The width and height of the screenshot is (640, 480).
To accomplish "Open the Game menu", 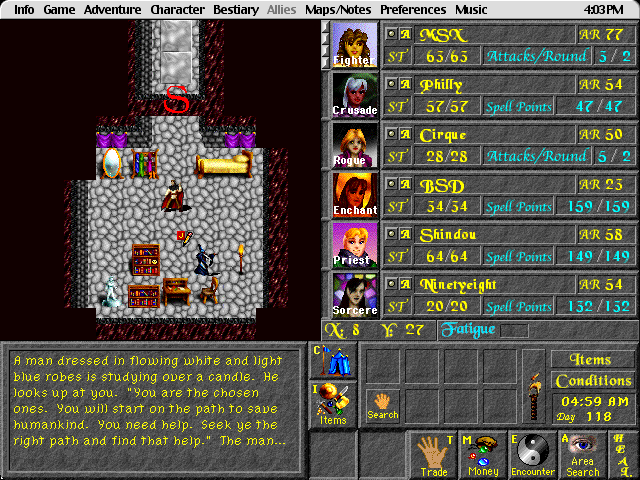I will click(x=59, y=9).
